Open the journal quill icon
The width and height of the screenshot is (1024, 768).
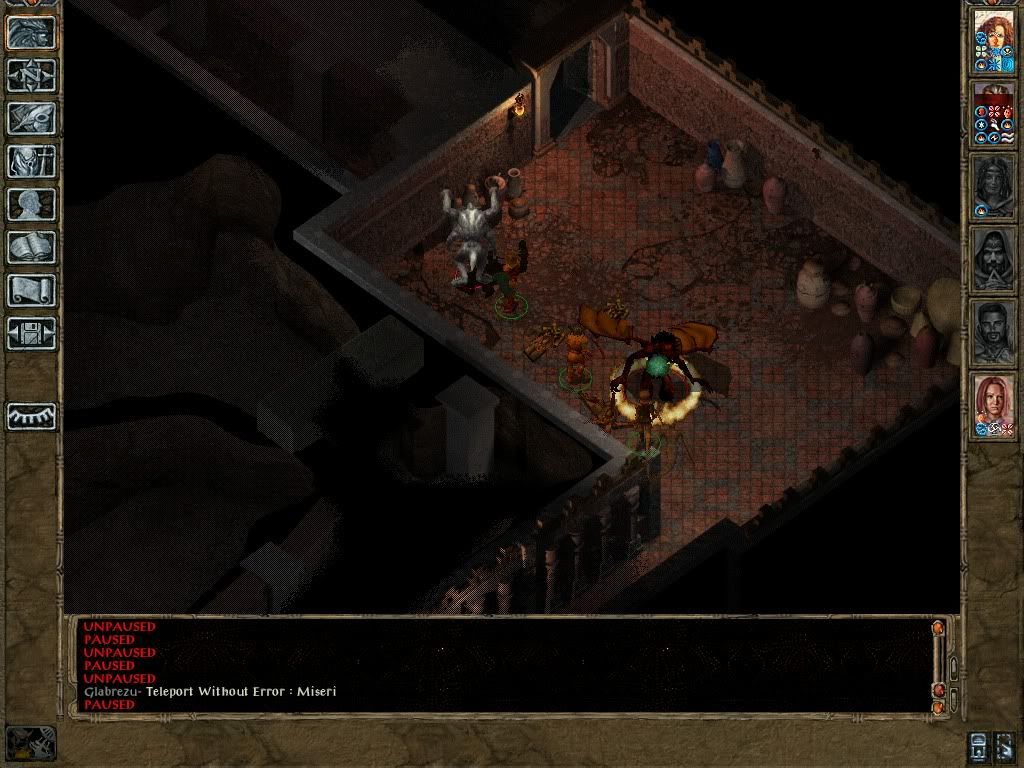31,118
